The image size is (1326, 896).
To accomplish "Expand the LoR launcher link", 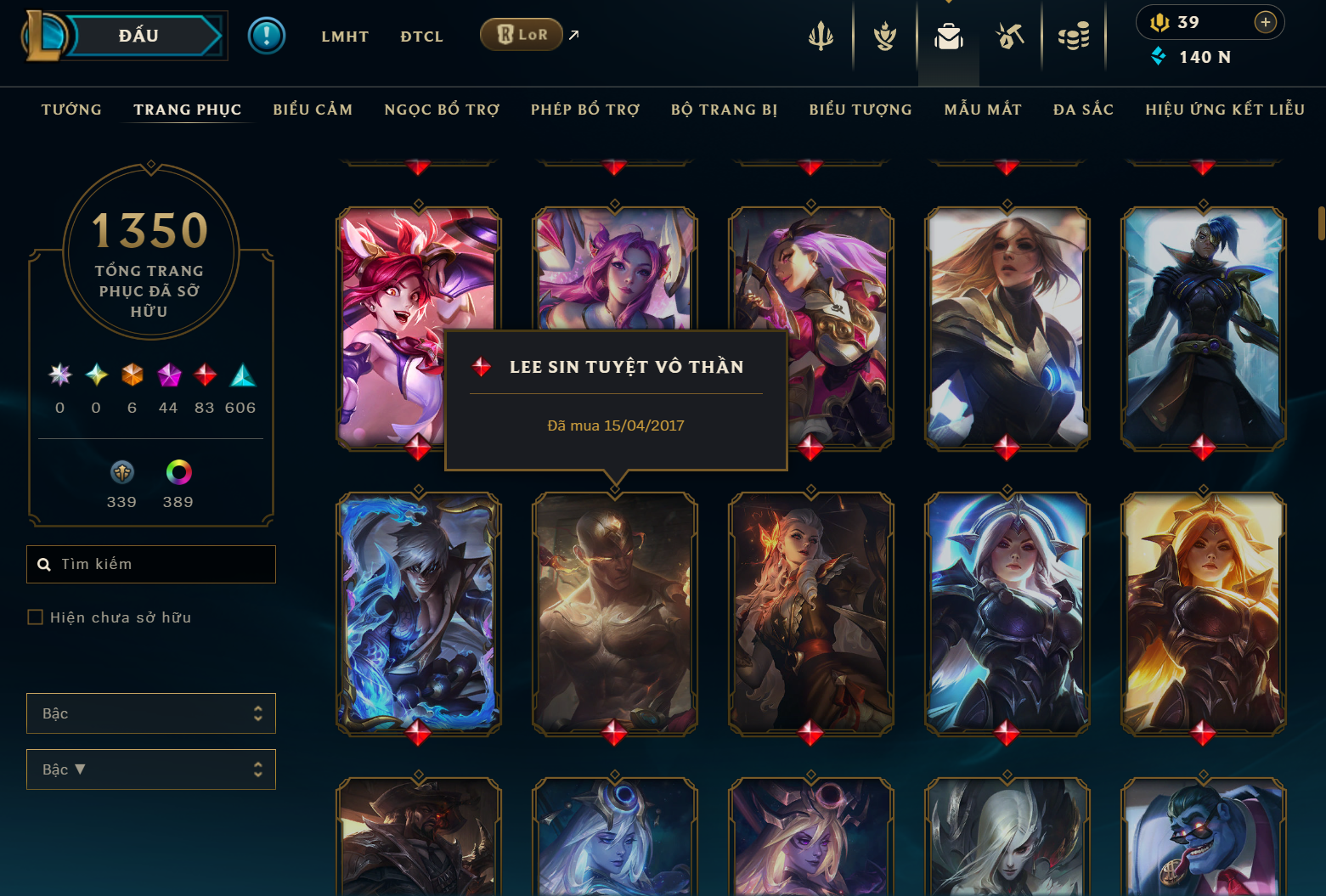I will [x=573, y=34].
